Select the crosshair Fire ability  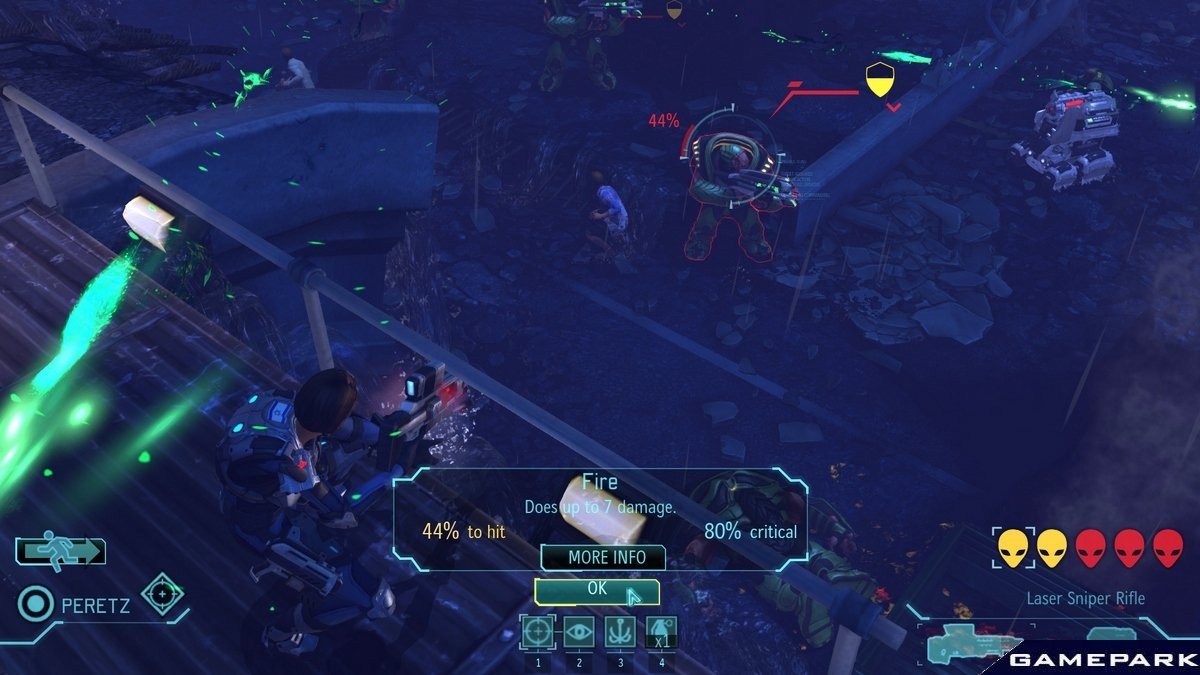(x=538, y=632)
